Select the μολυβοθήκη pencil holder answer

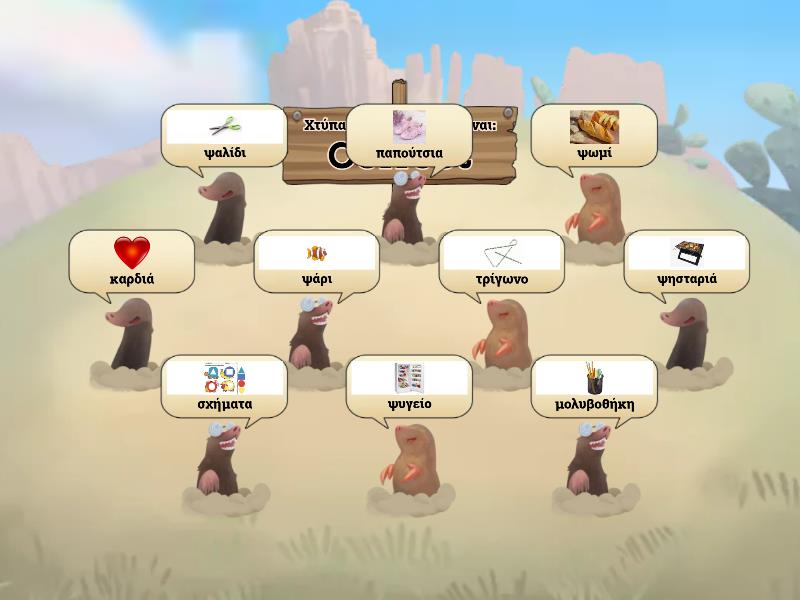pos(594,387)
